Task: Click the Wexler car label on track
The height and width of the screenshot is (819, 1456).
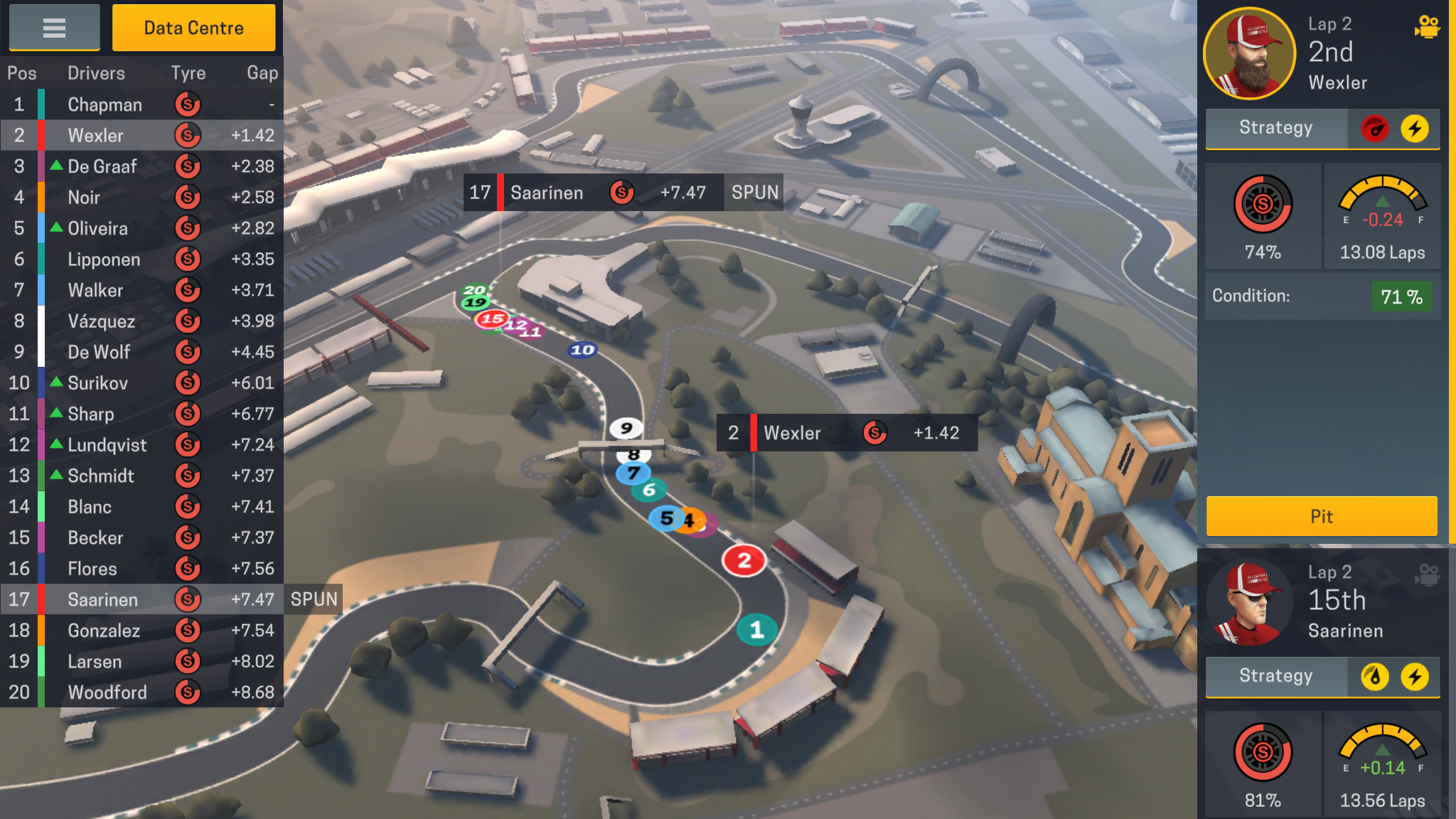Action: [847, 433]
